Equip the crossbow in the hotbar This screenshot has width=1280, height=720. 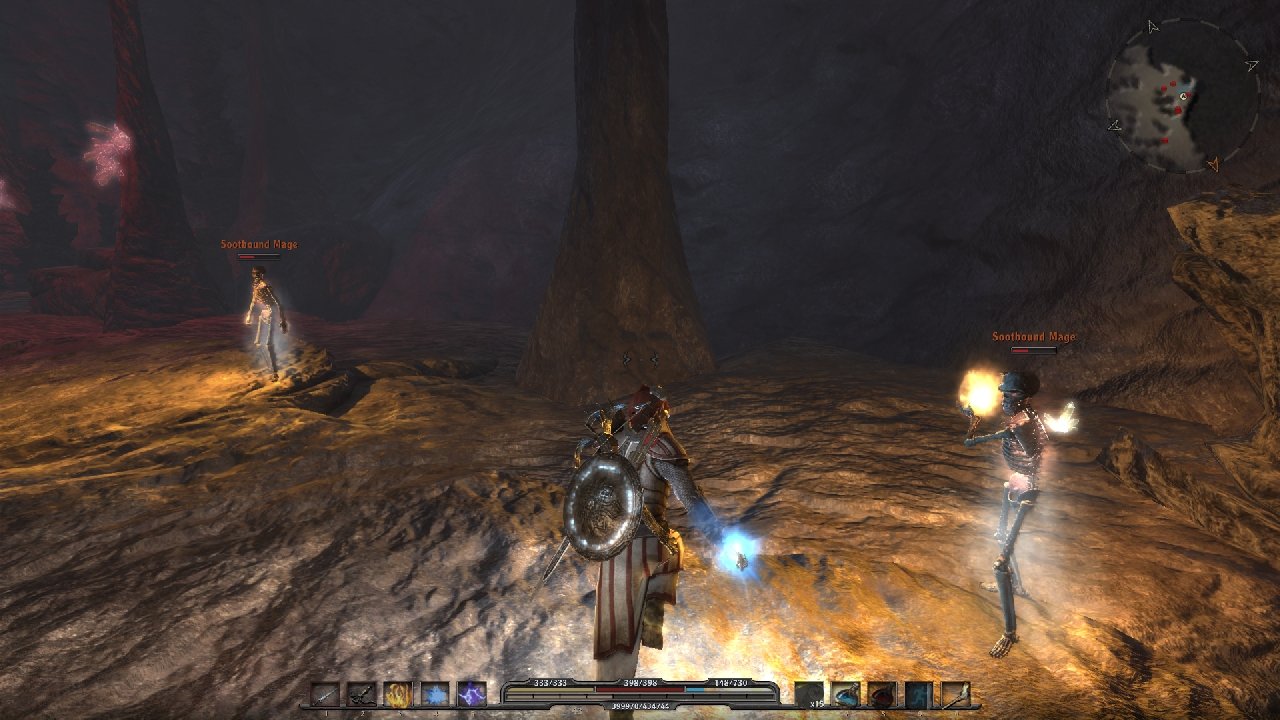pos(362,694)
